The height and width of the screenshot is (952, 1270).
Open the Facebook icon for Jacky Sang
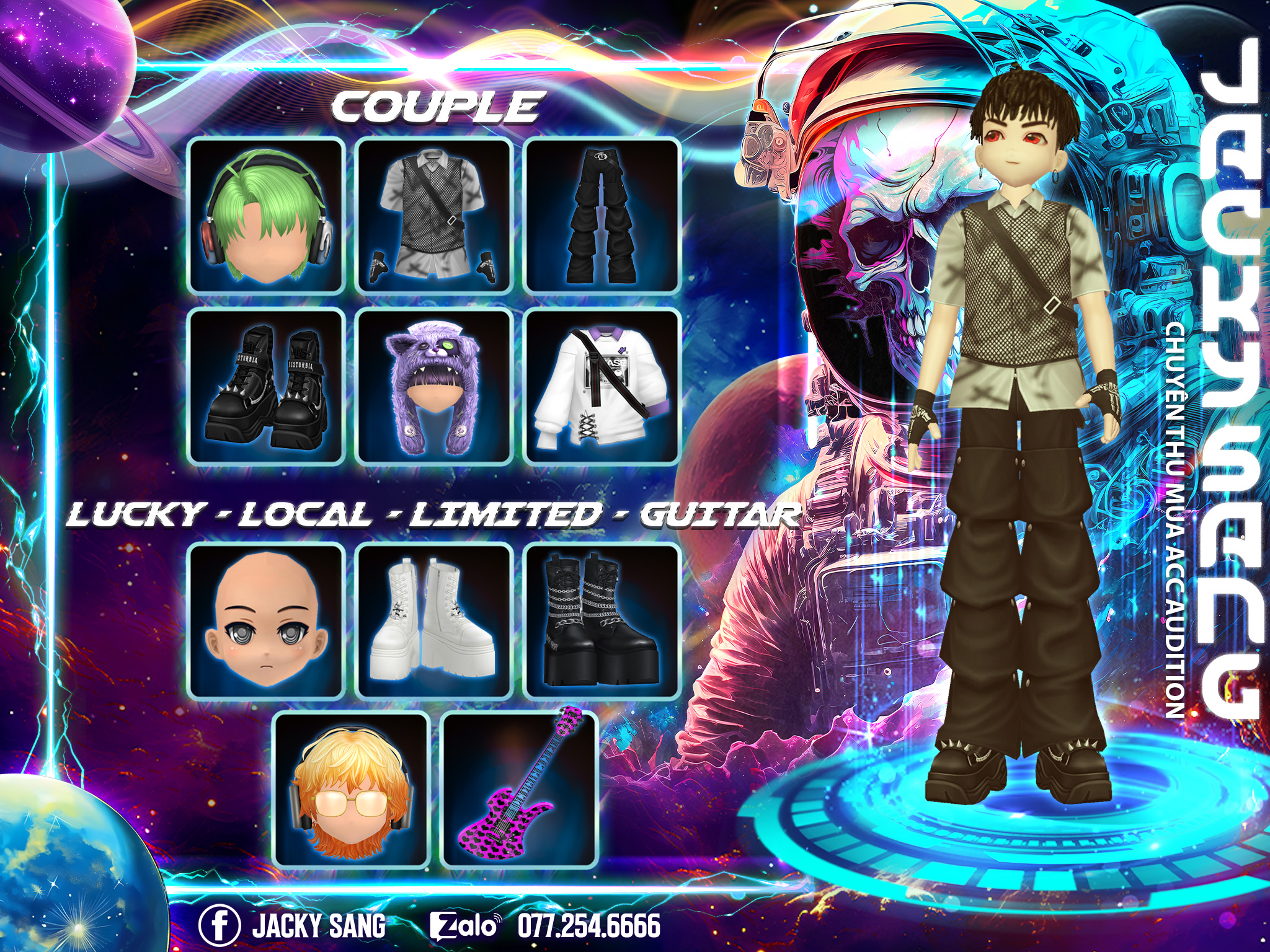click(x=220, y=925)
